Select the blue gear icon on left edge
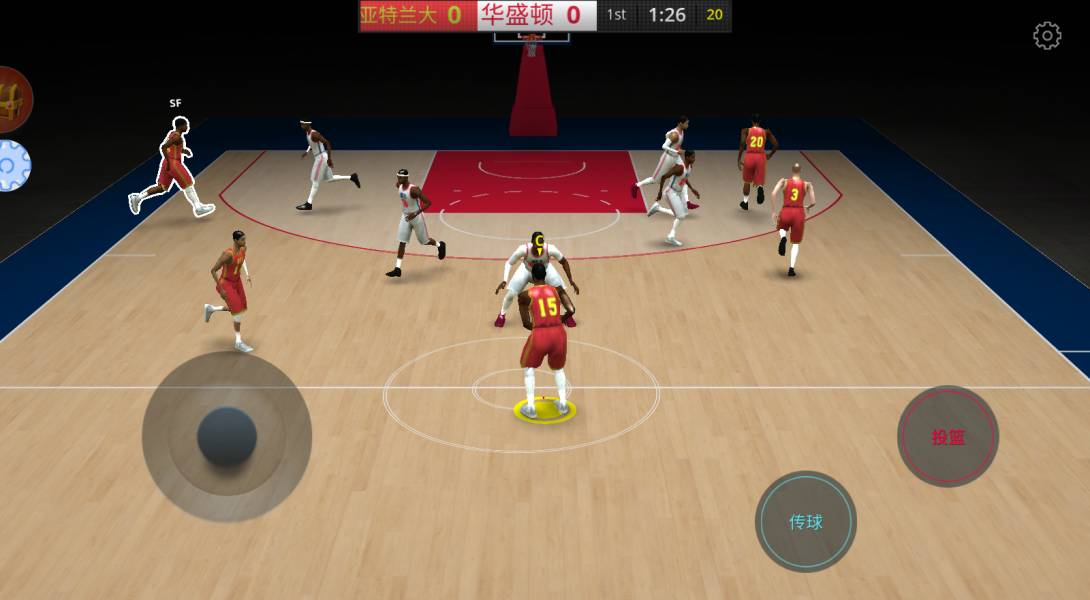The image size is (1090, 600). [x=11, y=166]
